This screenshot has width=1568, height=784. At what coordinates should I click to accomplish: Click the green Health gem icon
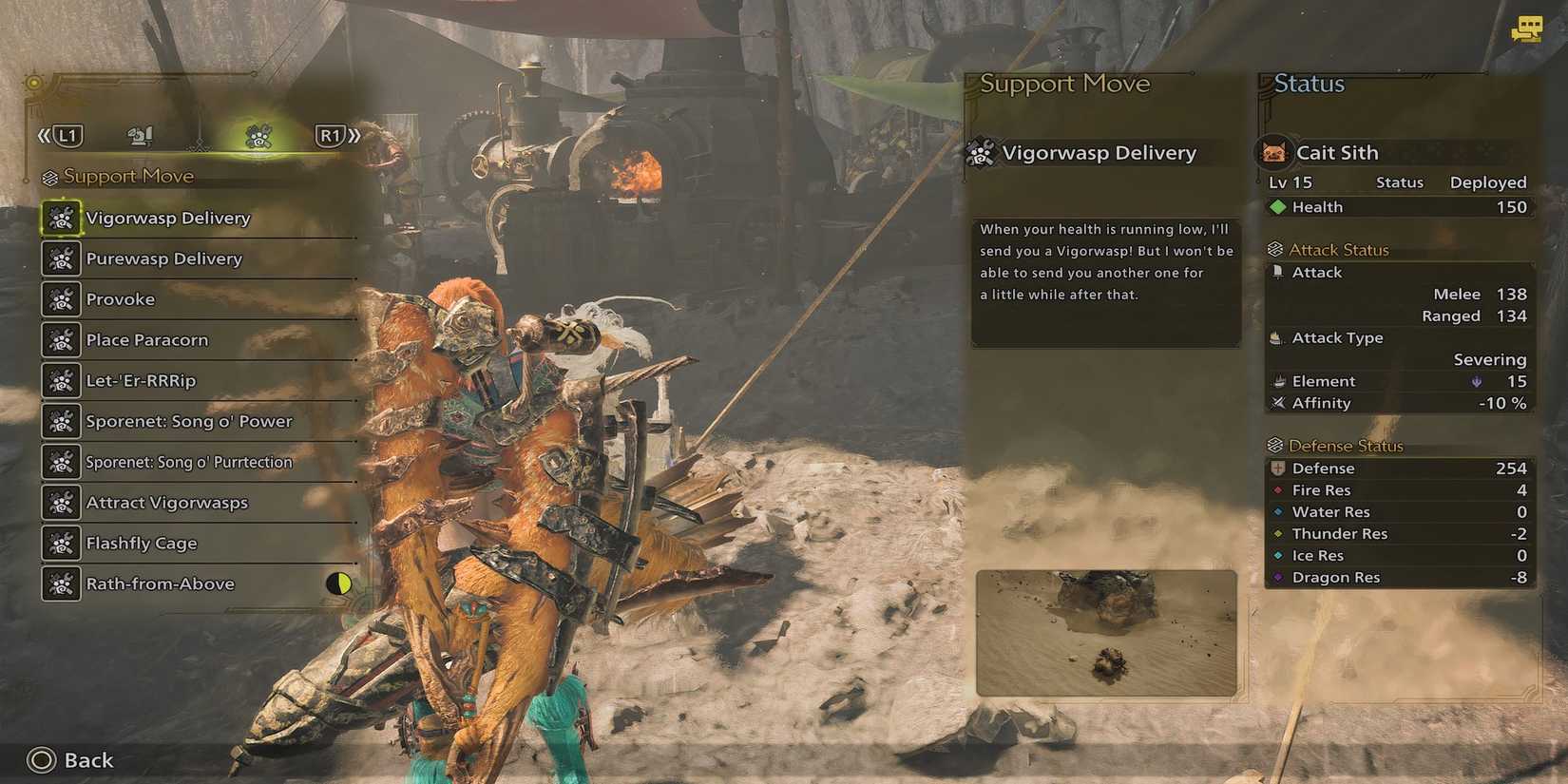[1277, 206]
